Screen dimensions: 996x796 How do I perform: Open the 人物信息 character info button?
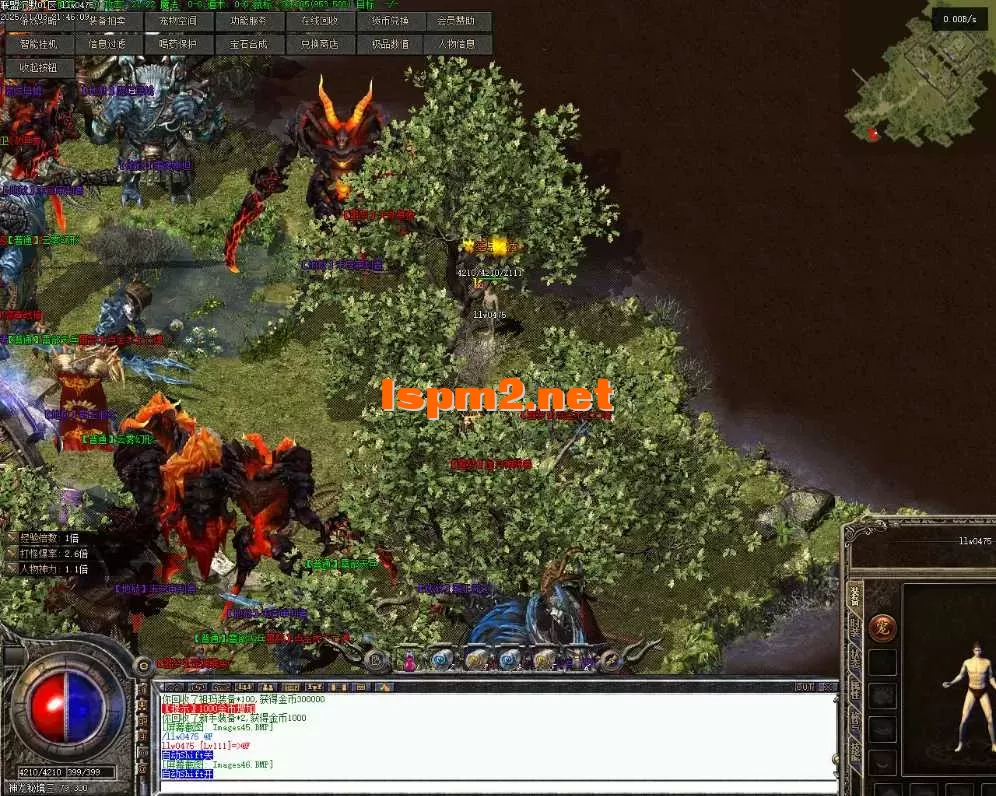[x=459, y=44]
